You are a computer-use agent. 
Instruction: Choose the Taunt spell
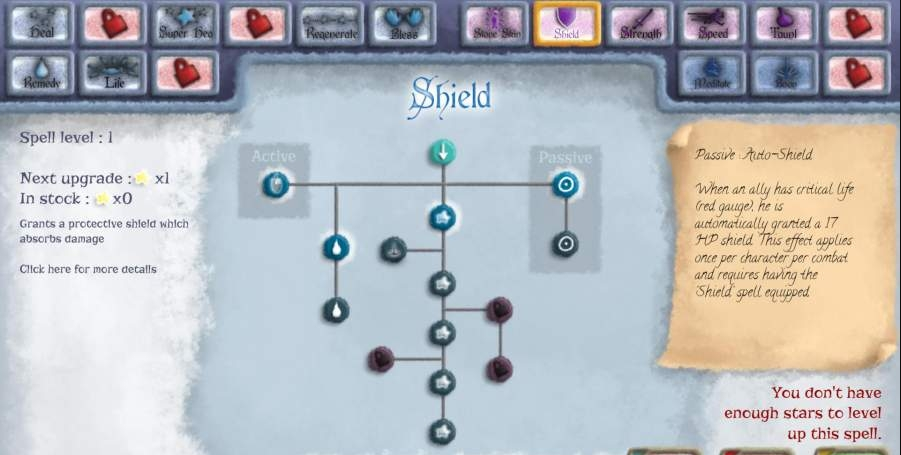coord(786,24)
